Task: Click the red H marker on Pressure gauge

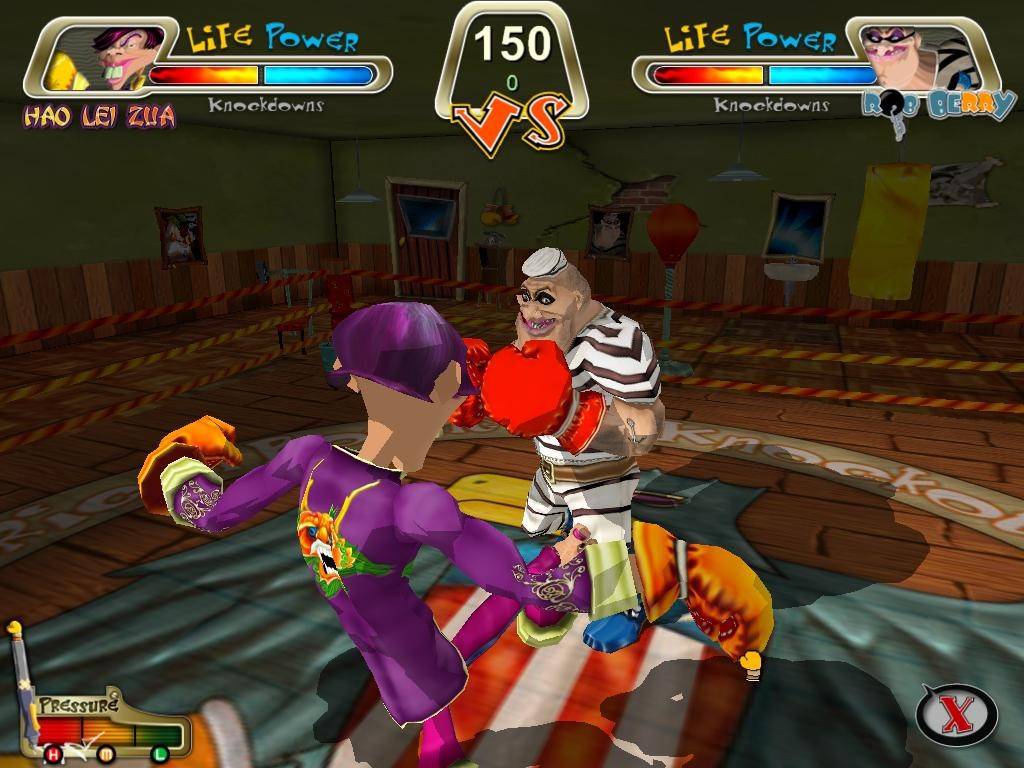Action: pos(54,753)
